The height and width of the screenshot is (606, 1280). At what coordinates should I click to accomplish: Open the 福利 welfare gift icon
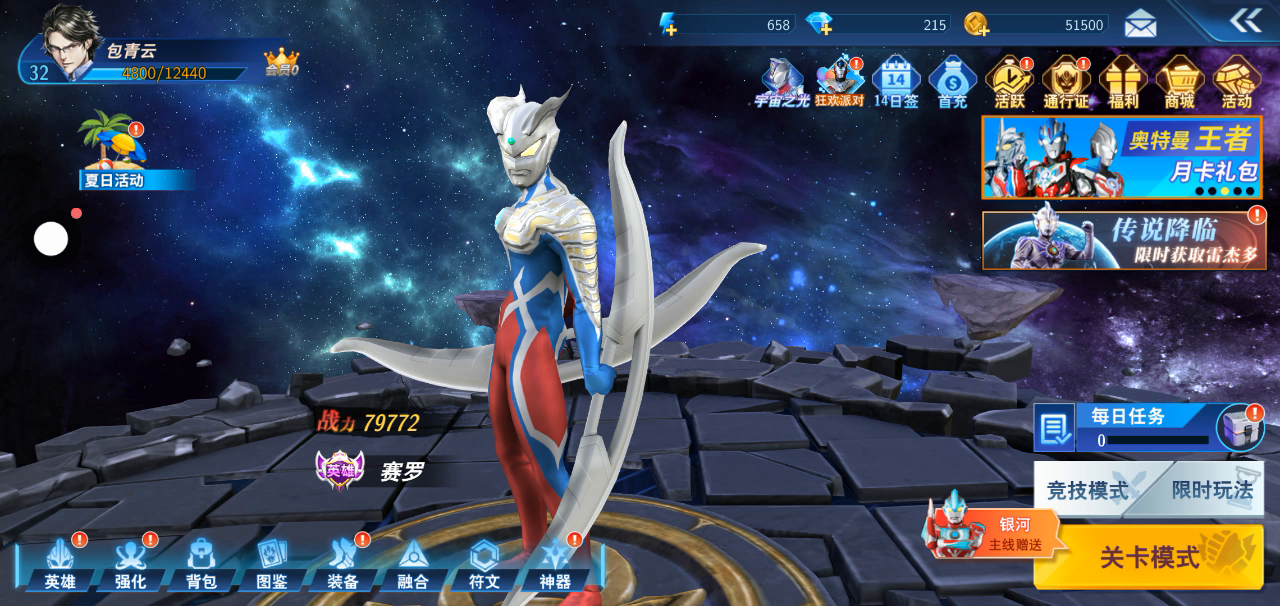1123,82
